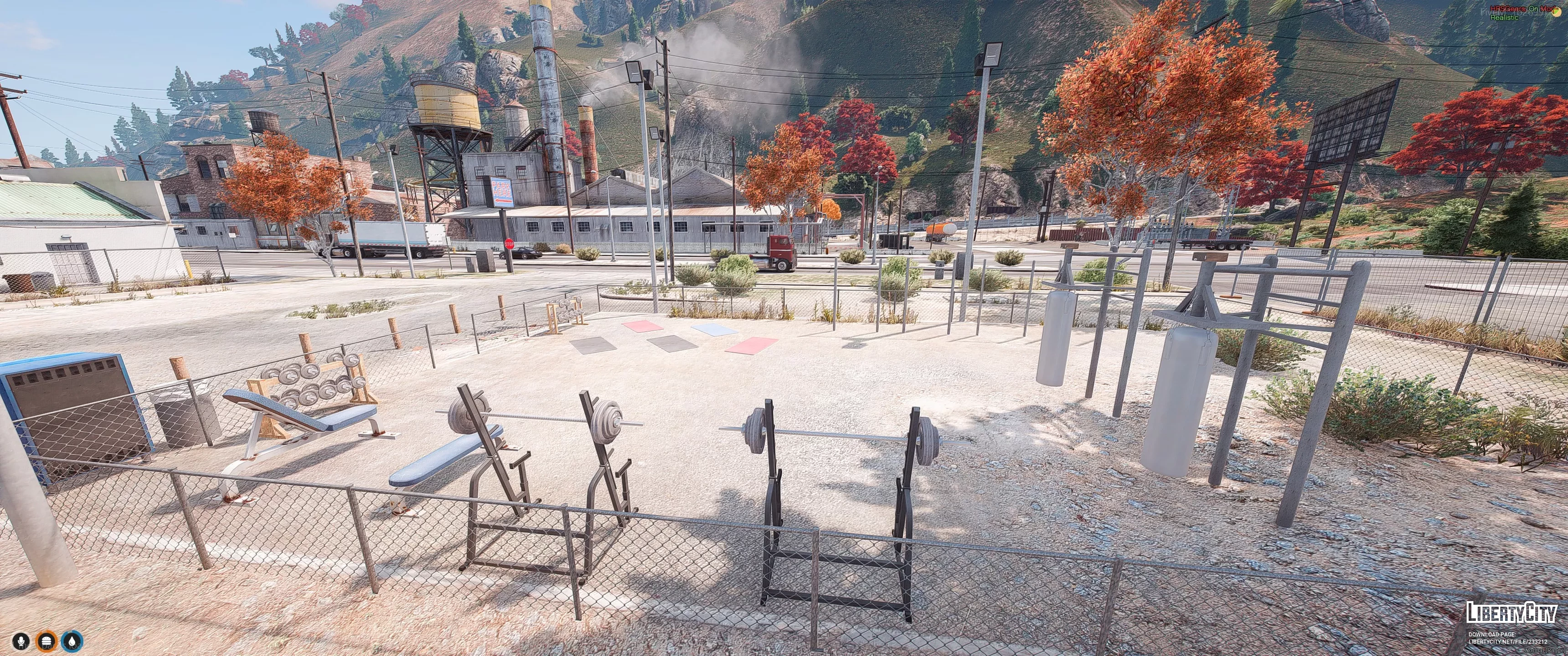1568x656 pixels.
Task: Click the water drop thirst icon
Action: click(x=72, y=641)
